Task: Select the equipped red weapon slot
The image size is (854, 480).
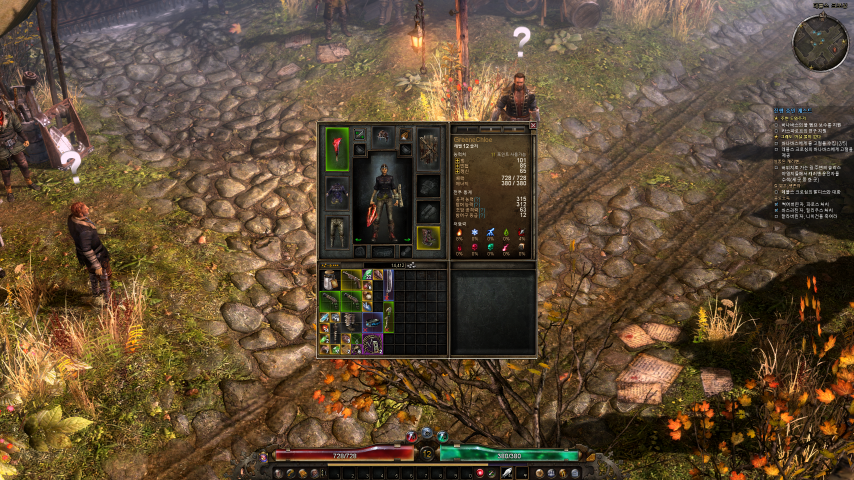Action: (337, 149)
